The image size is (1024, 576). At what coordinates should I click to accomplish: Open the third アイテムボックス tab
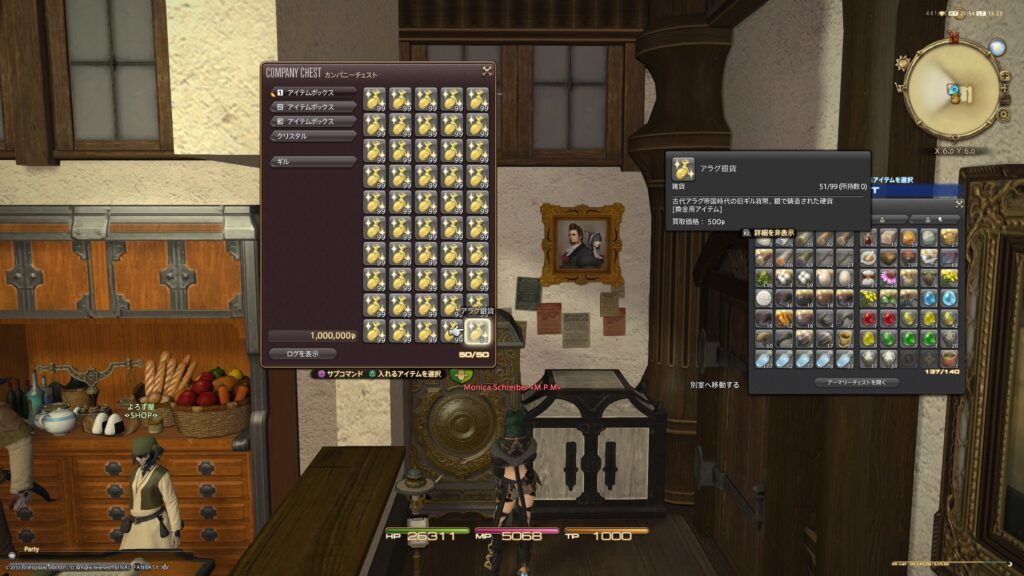pos(313,121)
